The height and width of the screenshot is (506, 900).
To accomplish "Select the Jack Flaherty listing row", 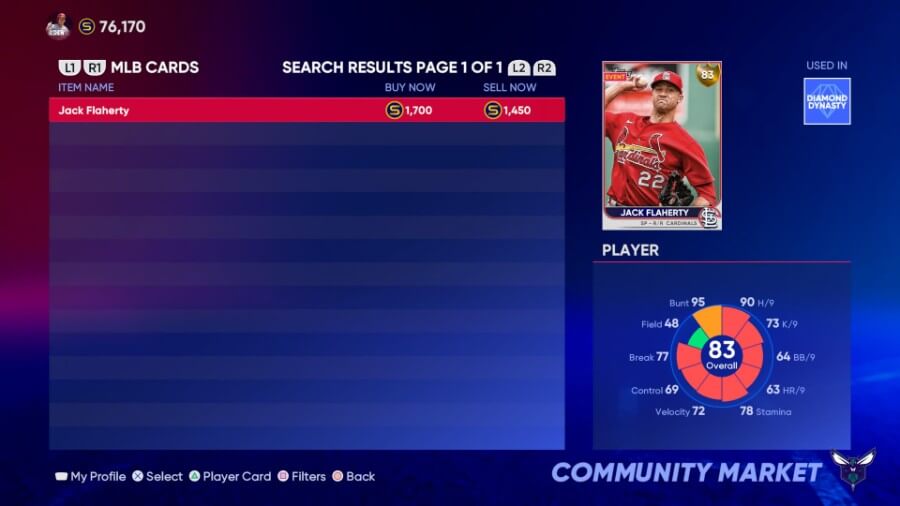I will (x=306, y=110).
